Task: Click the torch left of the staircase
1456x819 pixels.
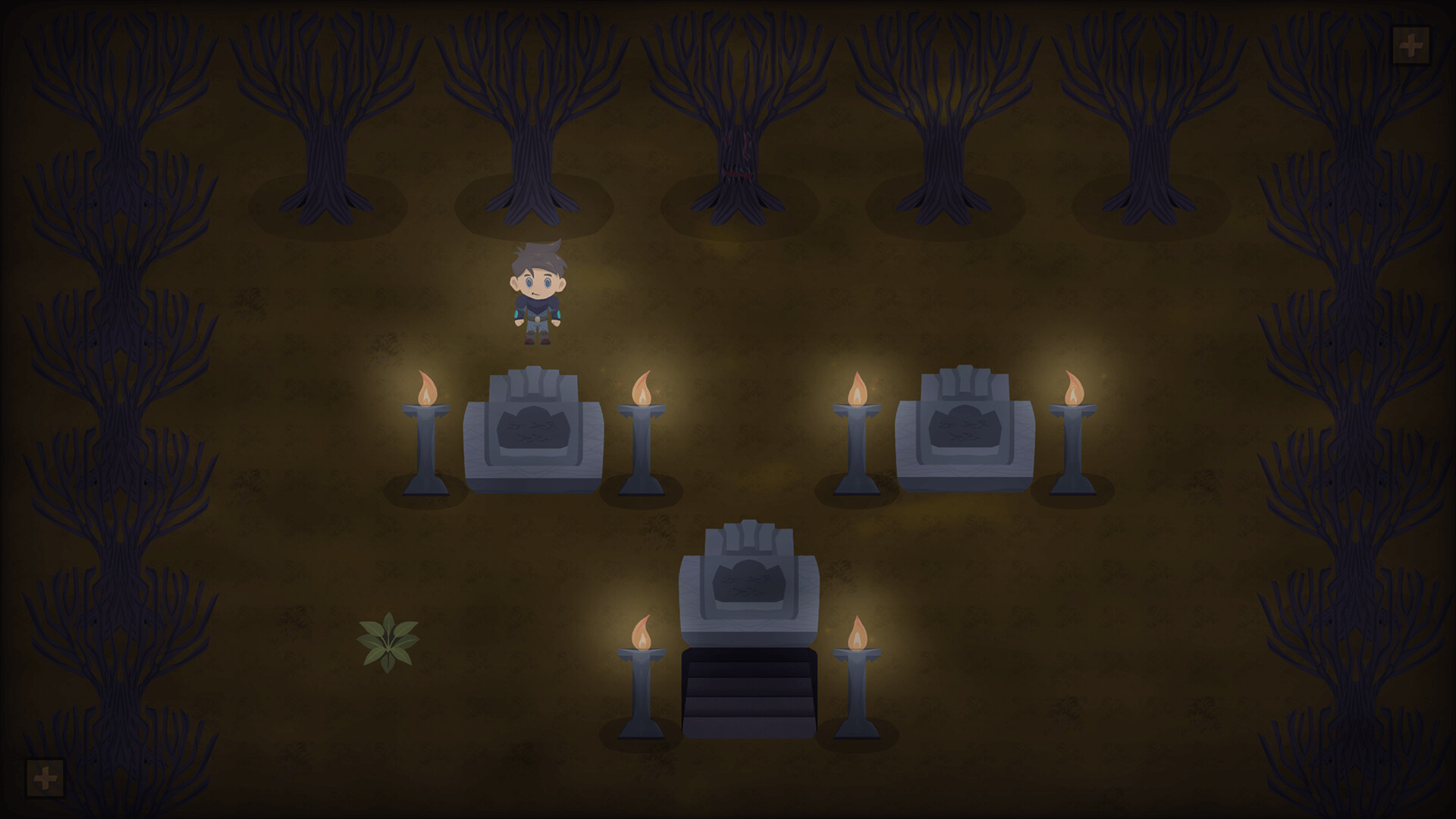Action: [643, 682]
